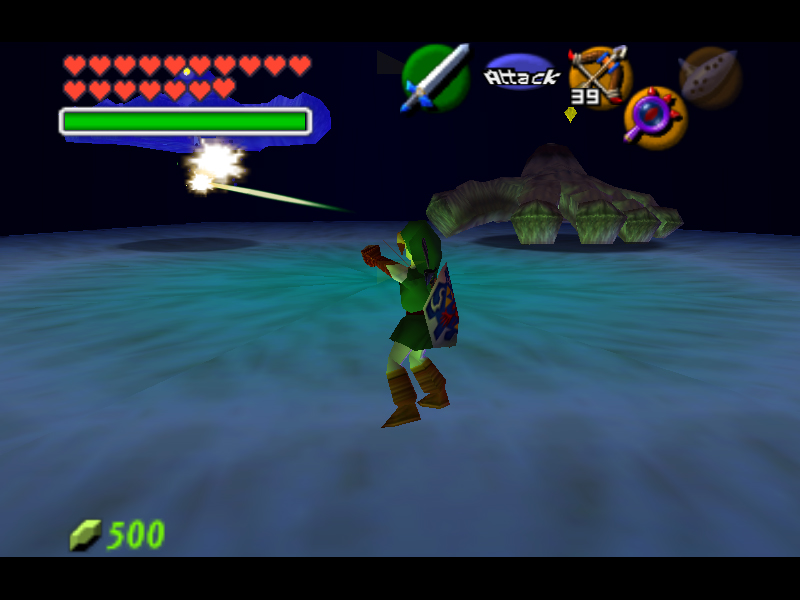Image resolution: width=800 pixels, height=600 pixels.
Task: Select the Master Sword icon on green button
Action: [435, 77]
